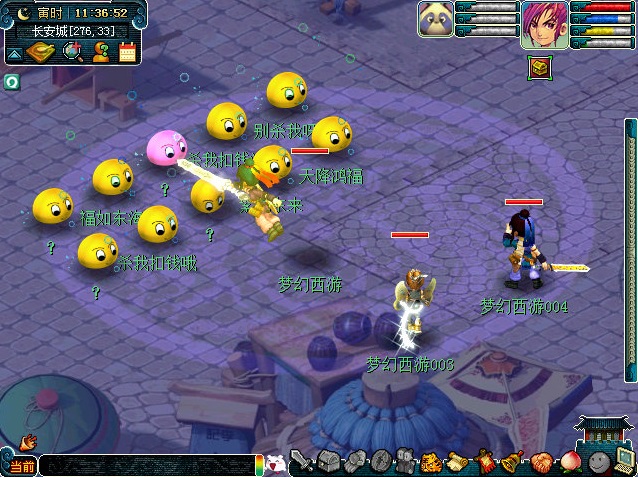Click the treasure chest buff icon
Image resolution: width=638 pixels, height=477 pixels.
pos(539,67)
